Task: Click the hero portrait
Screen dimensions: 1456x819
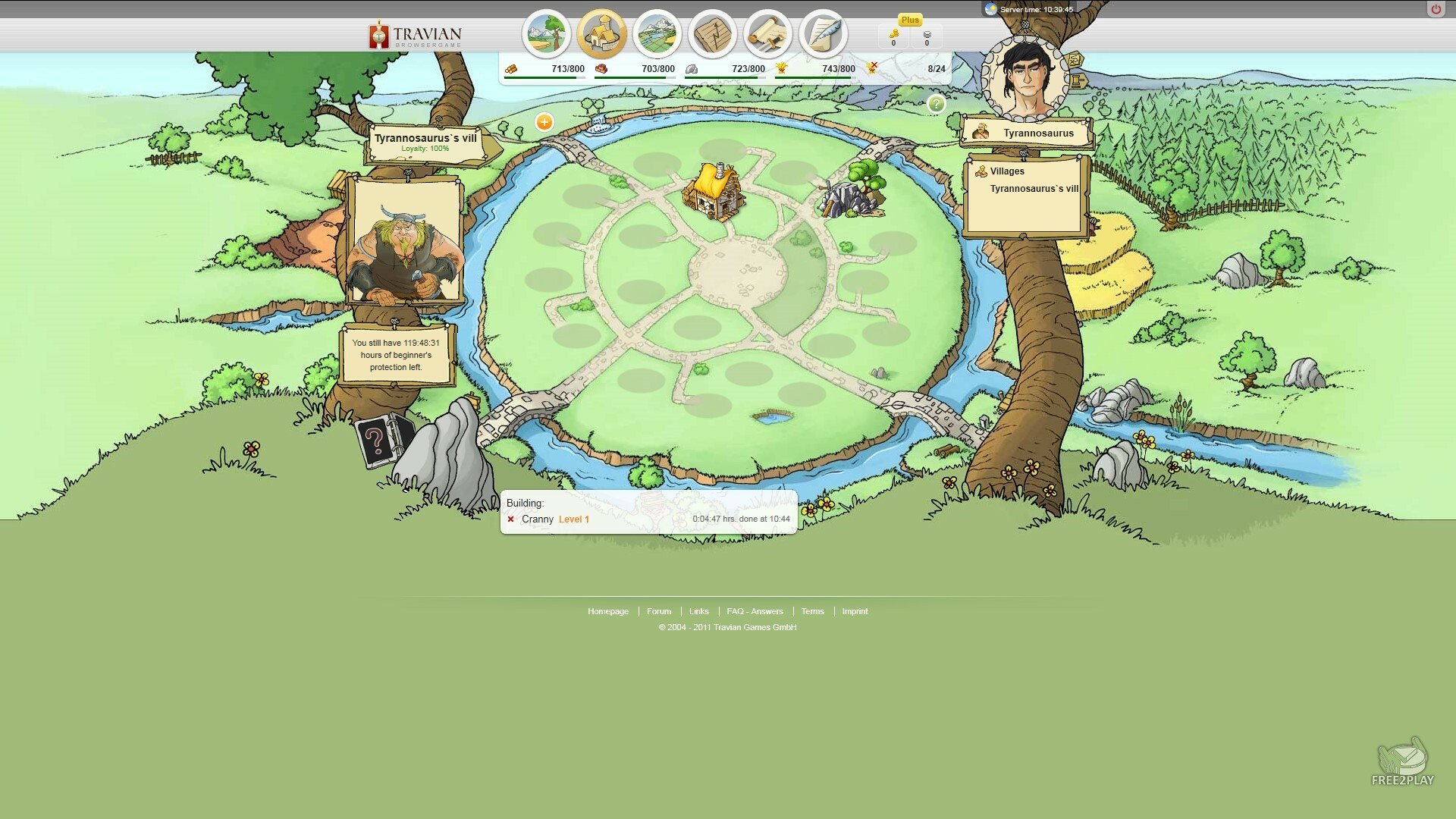Action: 1025,78
